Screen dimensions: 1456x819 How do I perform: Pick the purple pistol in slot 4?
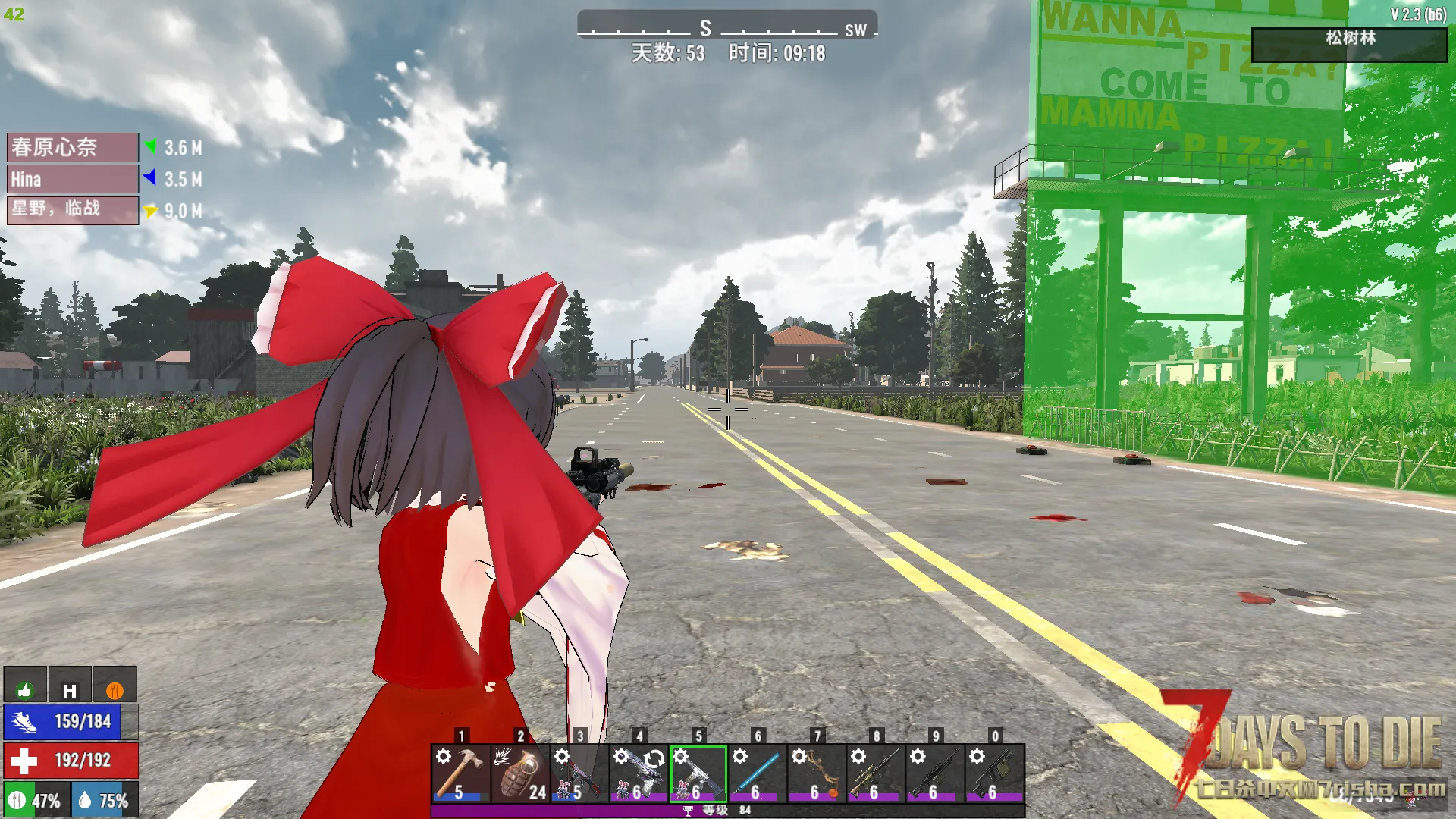click(x=639, y=773)
